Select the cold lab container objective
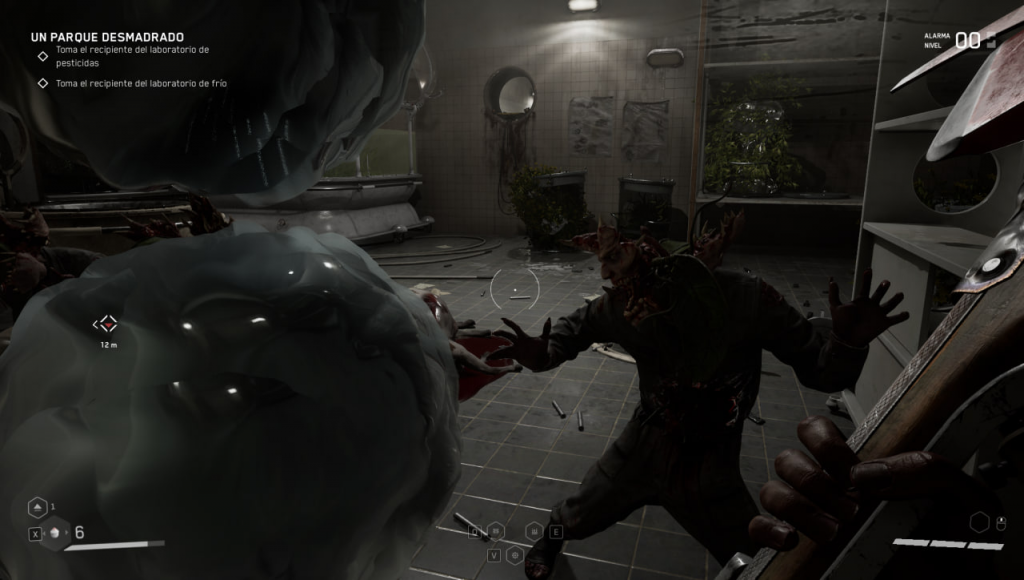The image size is (1024, 580). coord(141,83)
